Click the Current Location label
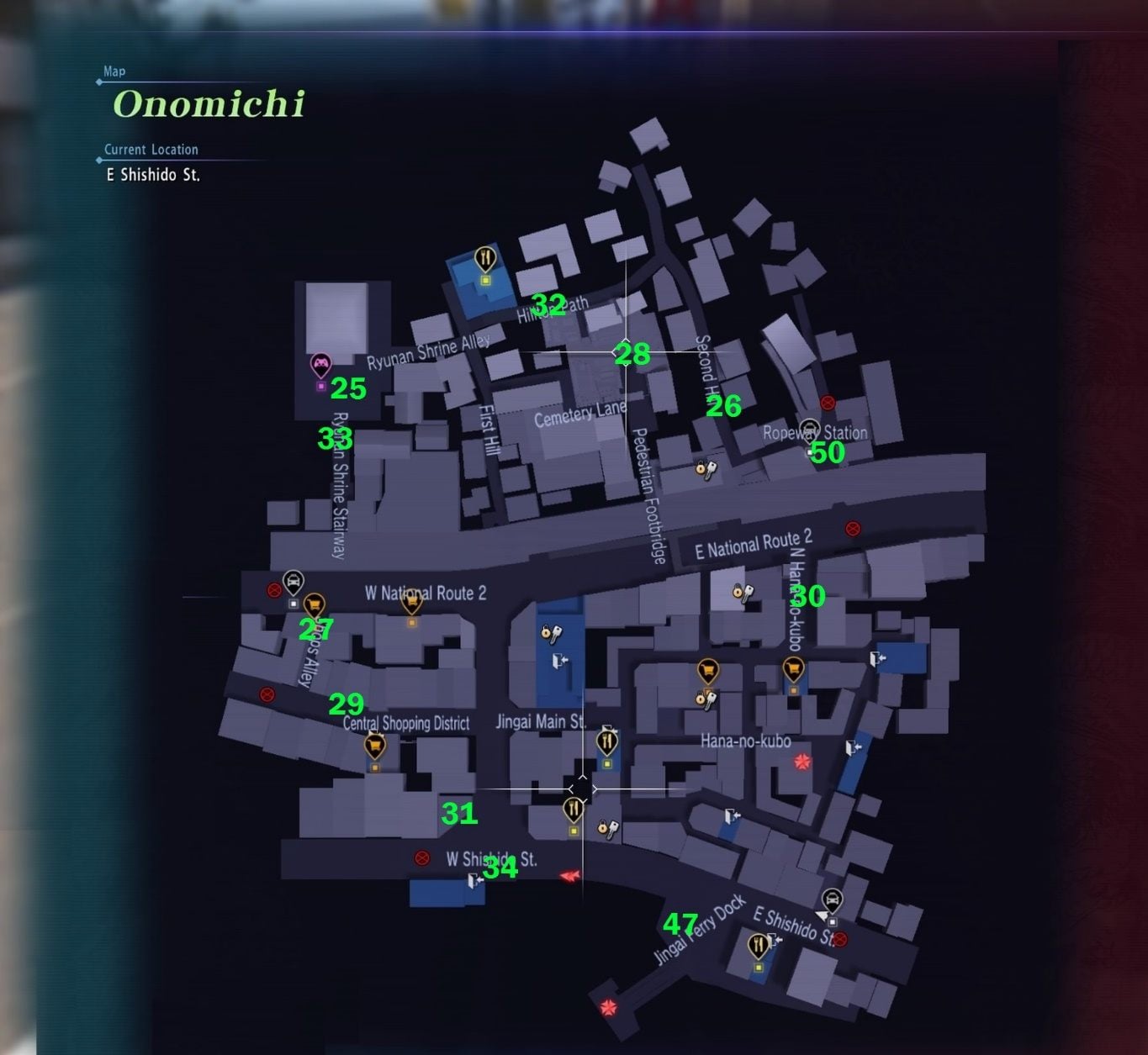The image size is (1148, 1055). (x=150, y=149)
